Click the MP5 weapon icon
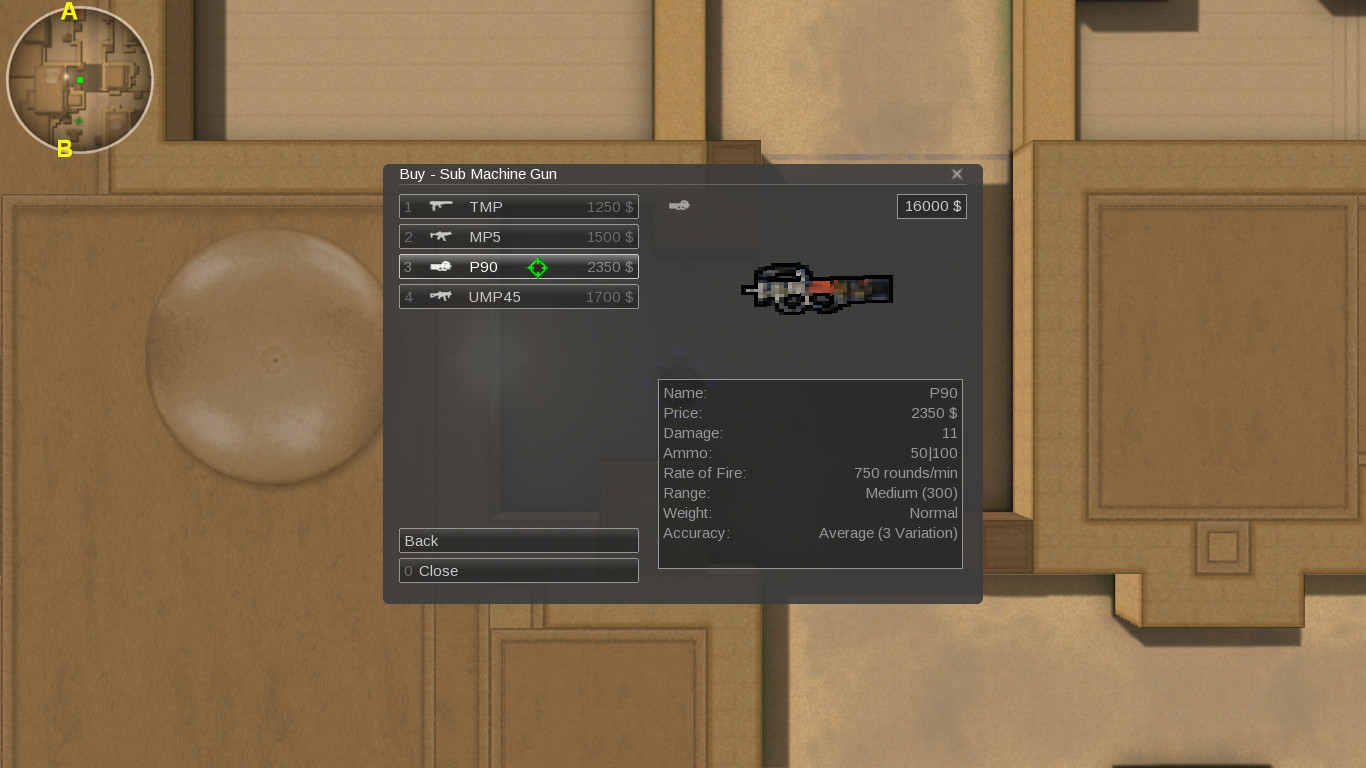 [x=440, y=236]
